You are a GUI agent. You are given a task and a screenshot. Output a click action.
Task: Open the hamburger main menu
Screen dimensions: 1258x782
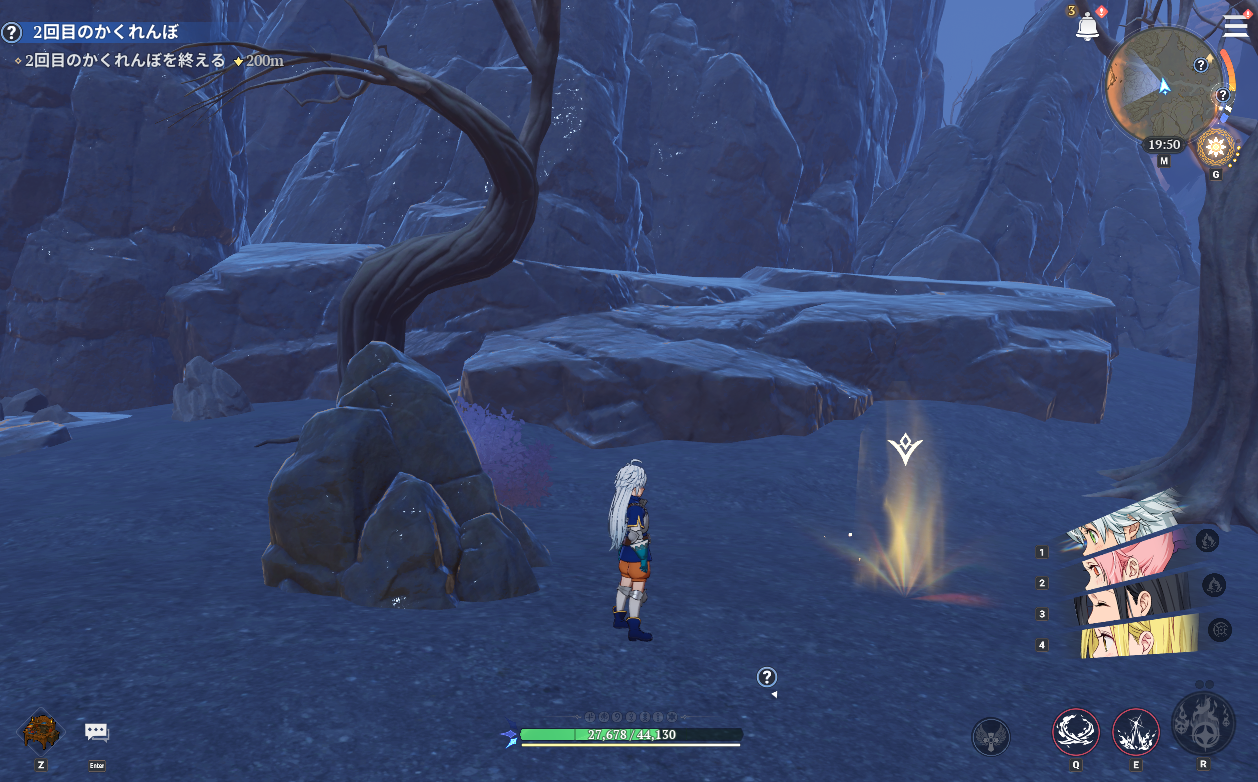click(x=1235, y=25)
